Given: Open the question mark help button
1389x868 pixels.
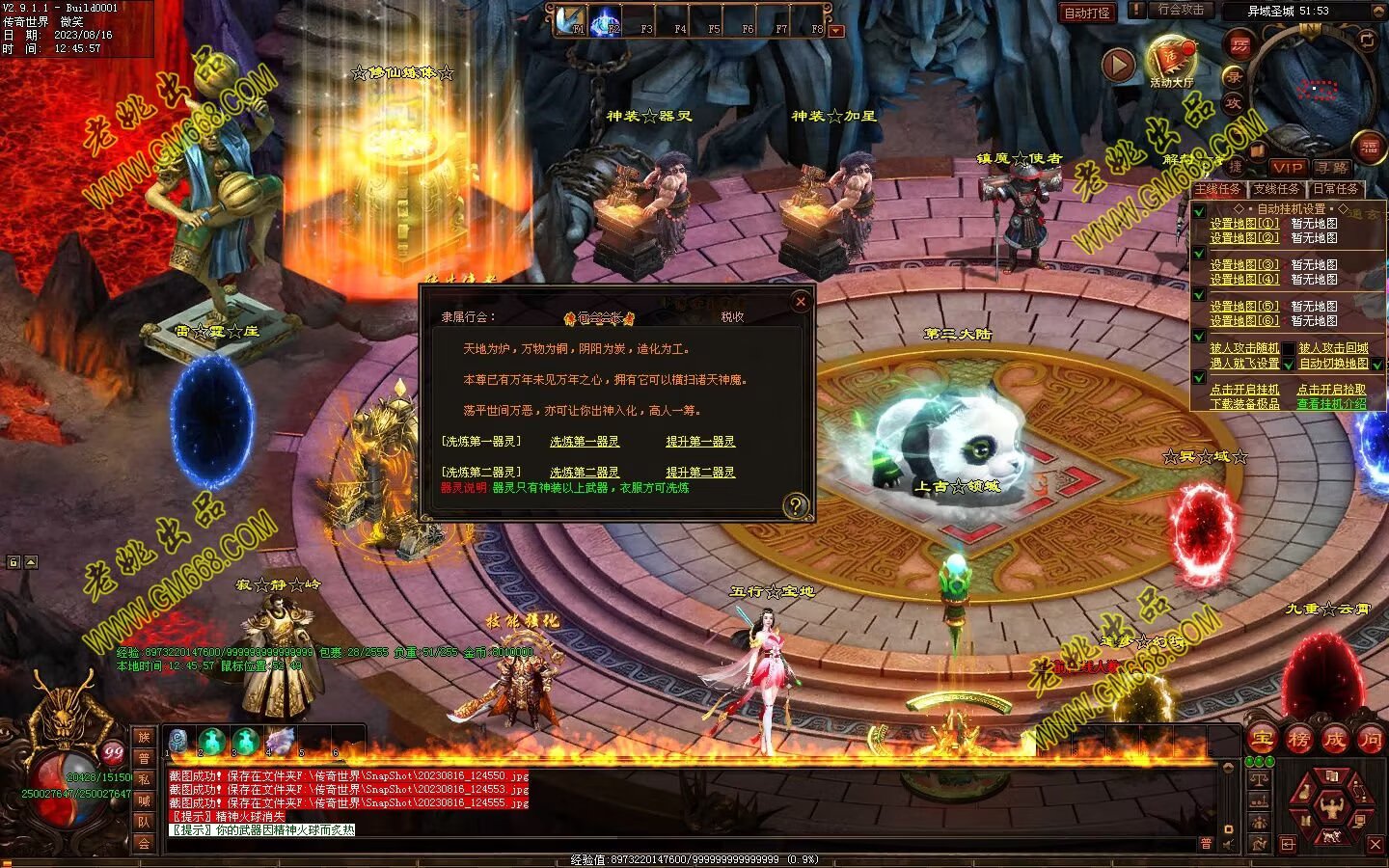Looking at the screenshot, I should (x=795, y=504).
